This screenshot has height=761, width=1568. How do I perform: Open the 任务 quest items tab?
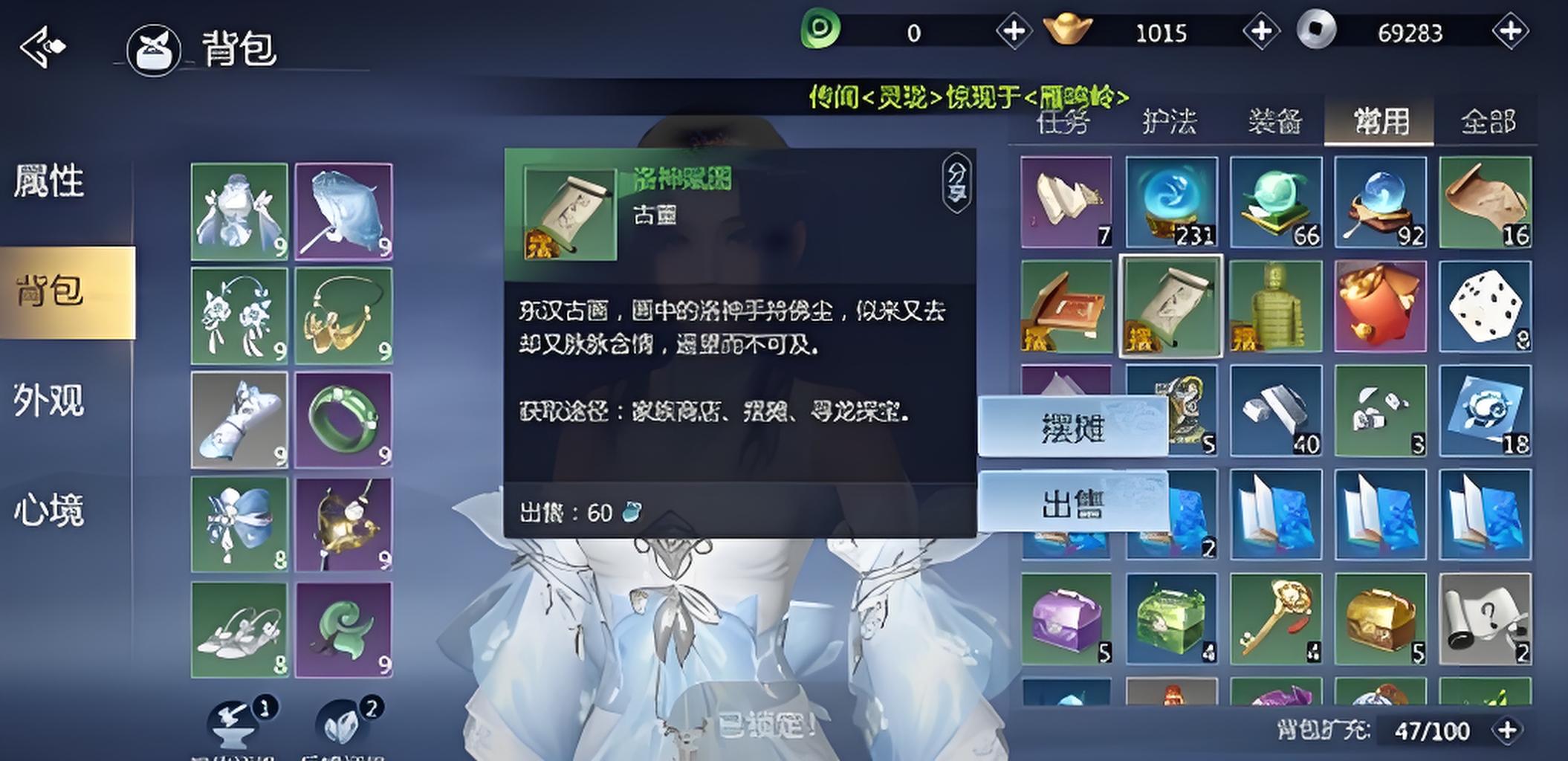click(1063, 121)
